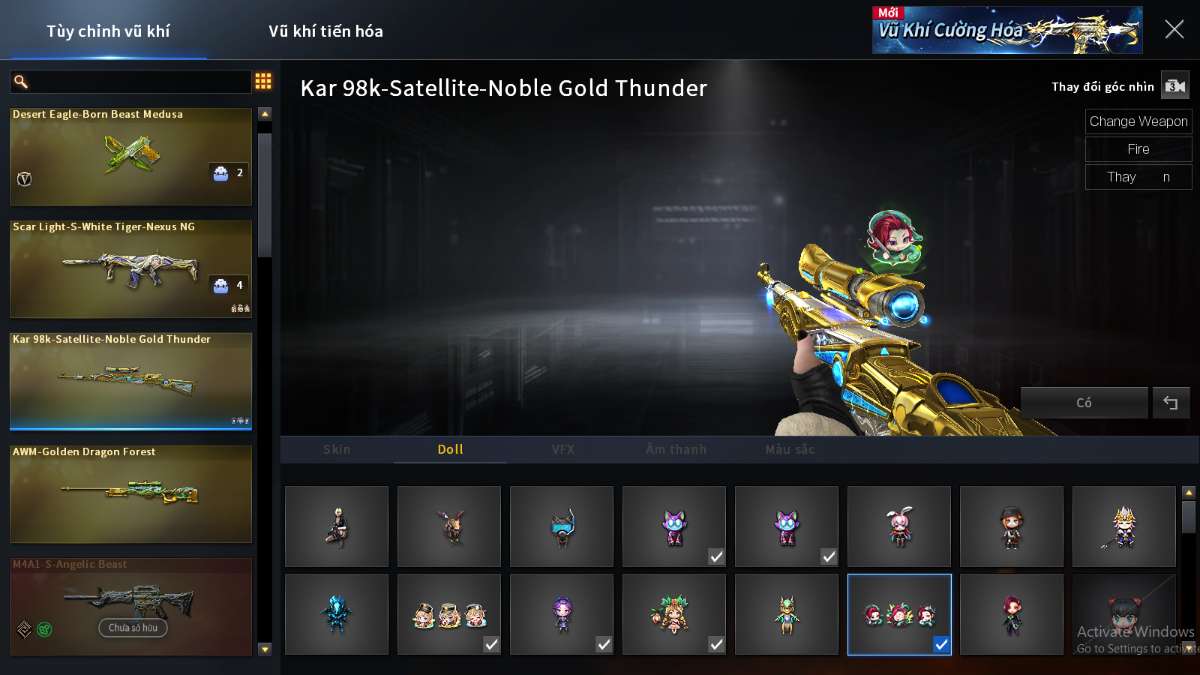1200x675 pixels.
Task: Open the VFX tab
Action: [x=563, y=450]
